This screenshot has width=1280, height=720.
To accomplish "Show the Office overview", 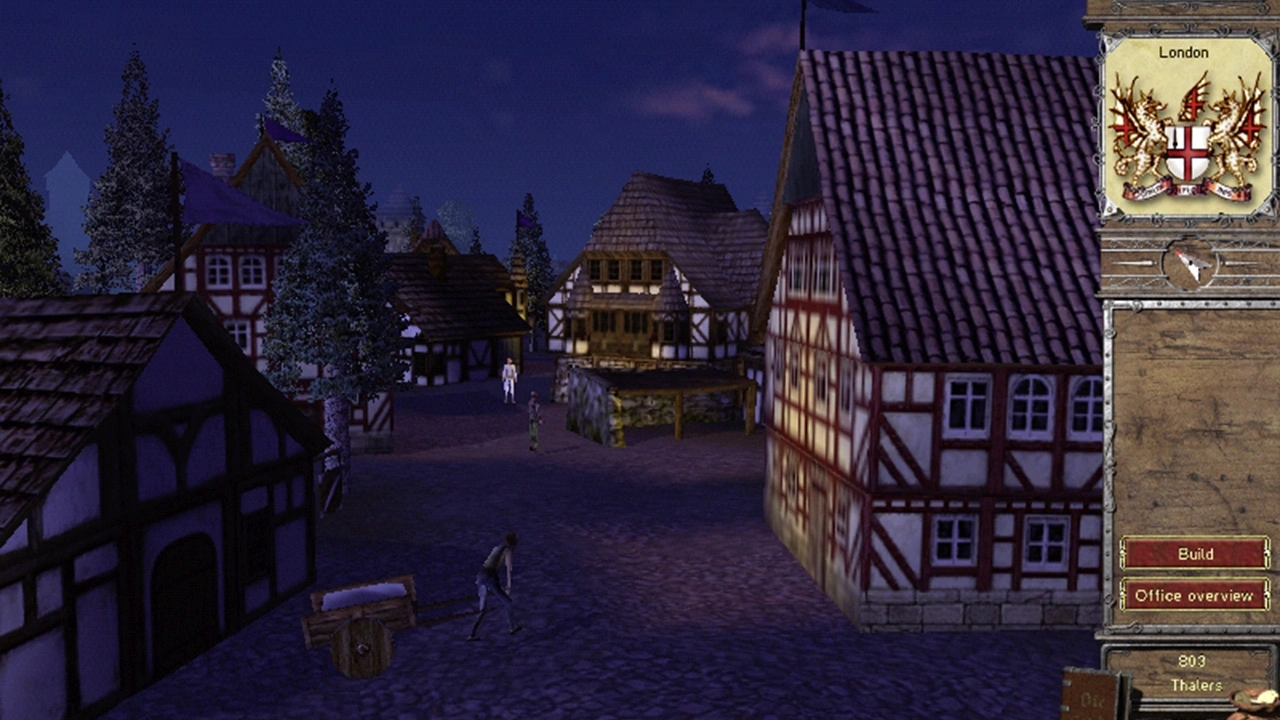I will [1194, 595].
